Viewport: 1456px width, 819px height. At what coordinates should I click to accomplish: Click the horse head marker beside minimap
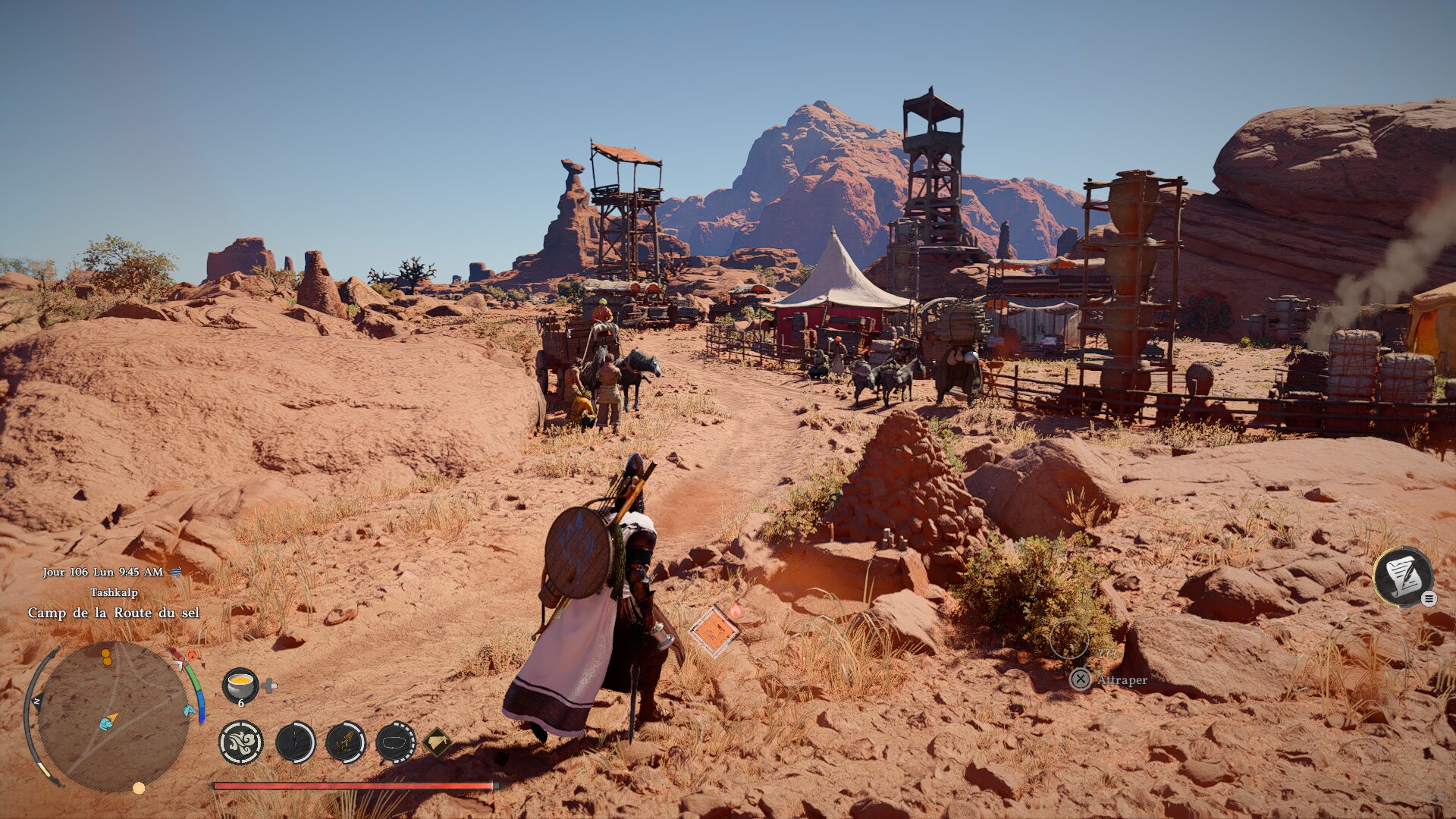pos(189,711)
